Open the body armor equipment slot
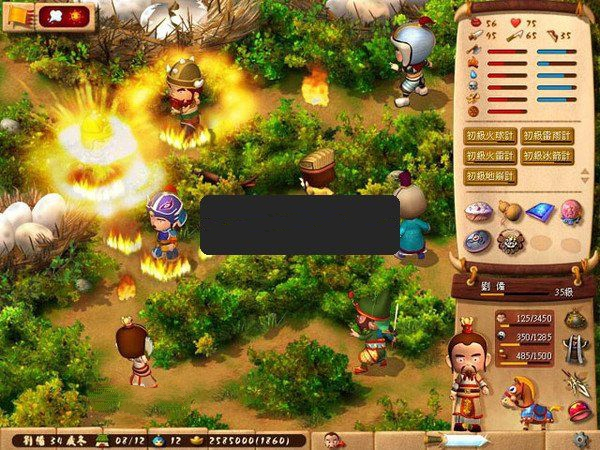 [x=575, y=349]
